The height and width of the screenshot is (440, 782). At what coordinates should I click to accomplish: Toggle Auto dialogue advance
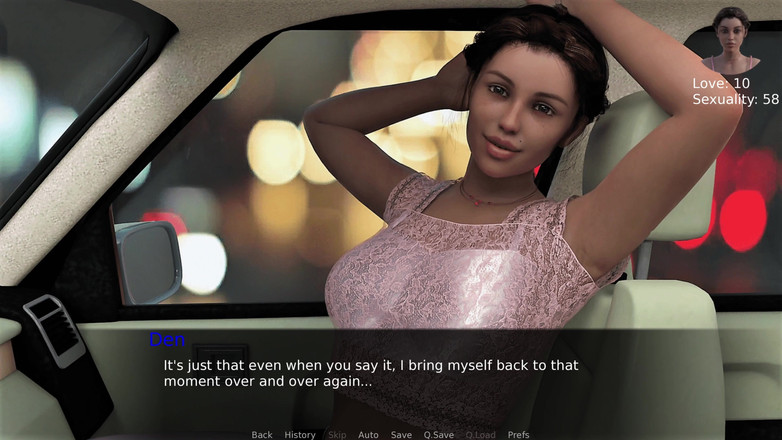(368, 435)
